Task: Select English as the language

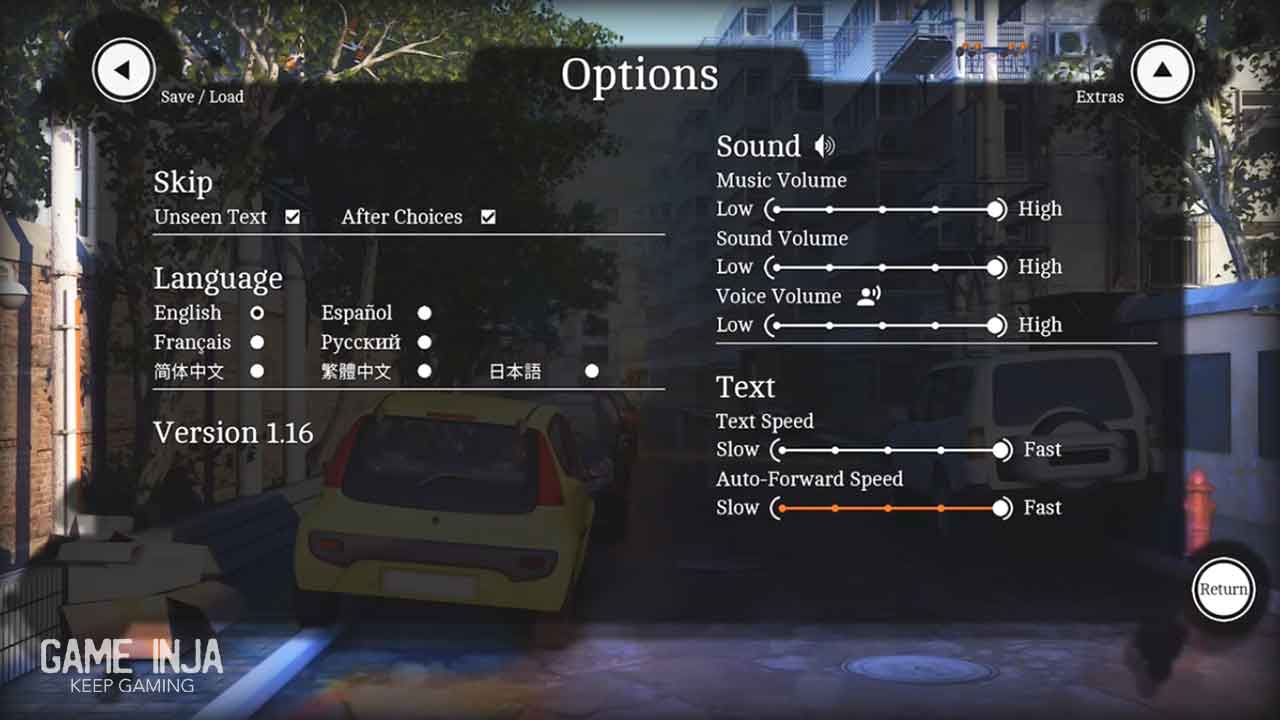Action: pos(257,313)
